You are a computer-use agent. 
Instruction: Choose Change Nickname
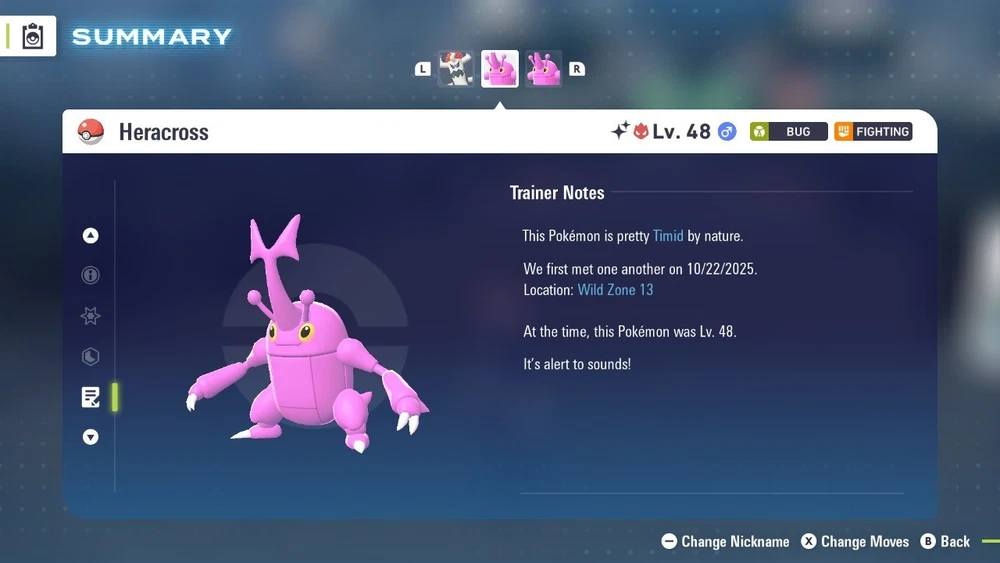[x=726, y=541]
